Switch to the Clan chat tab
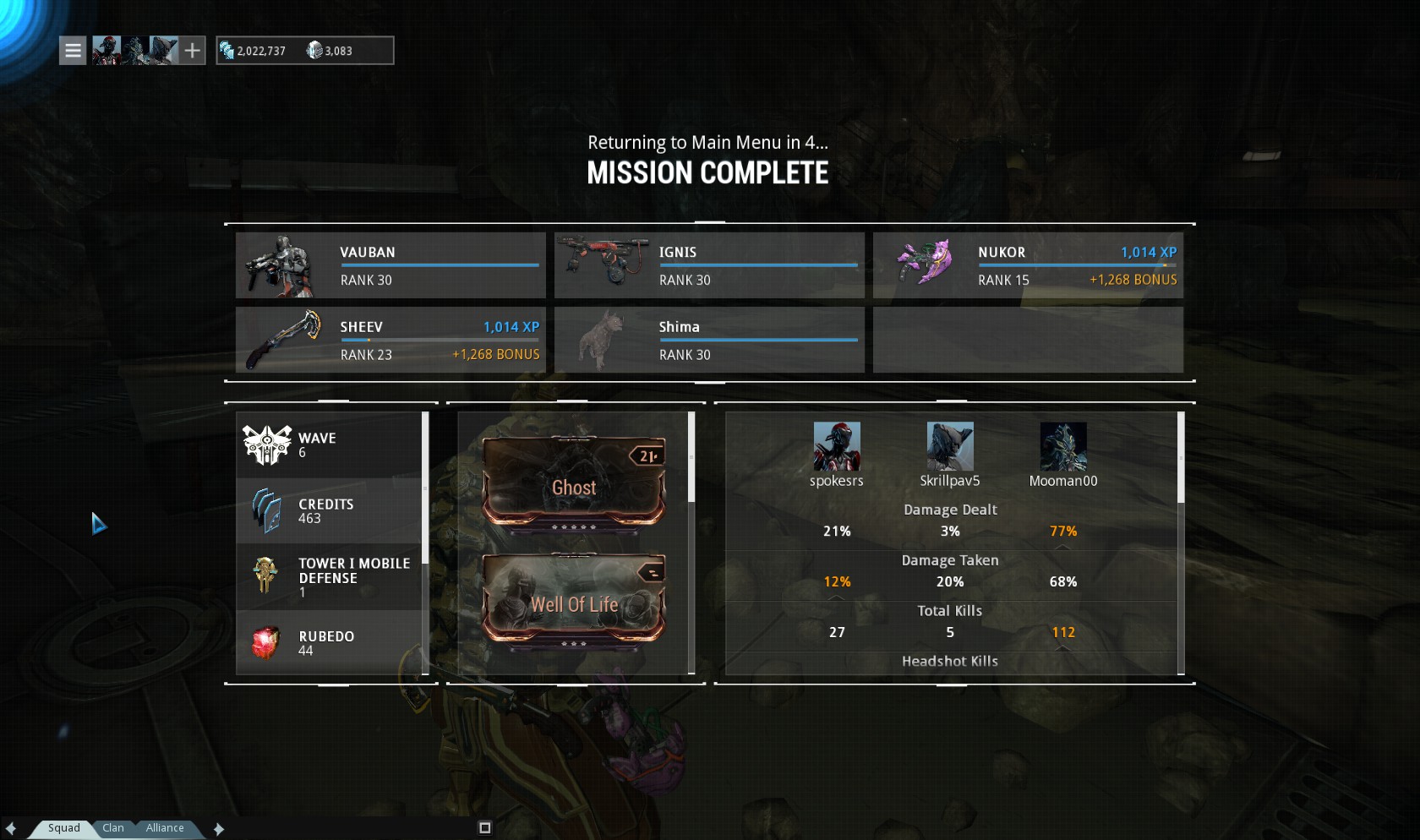 coord(113,828)
